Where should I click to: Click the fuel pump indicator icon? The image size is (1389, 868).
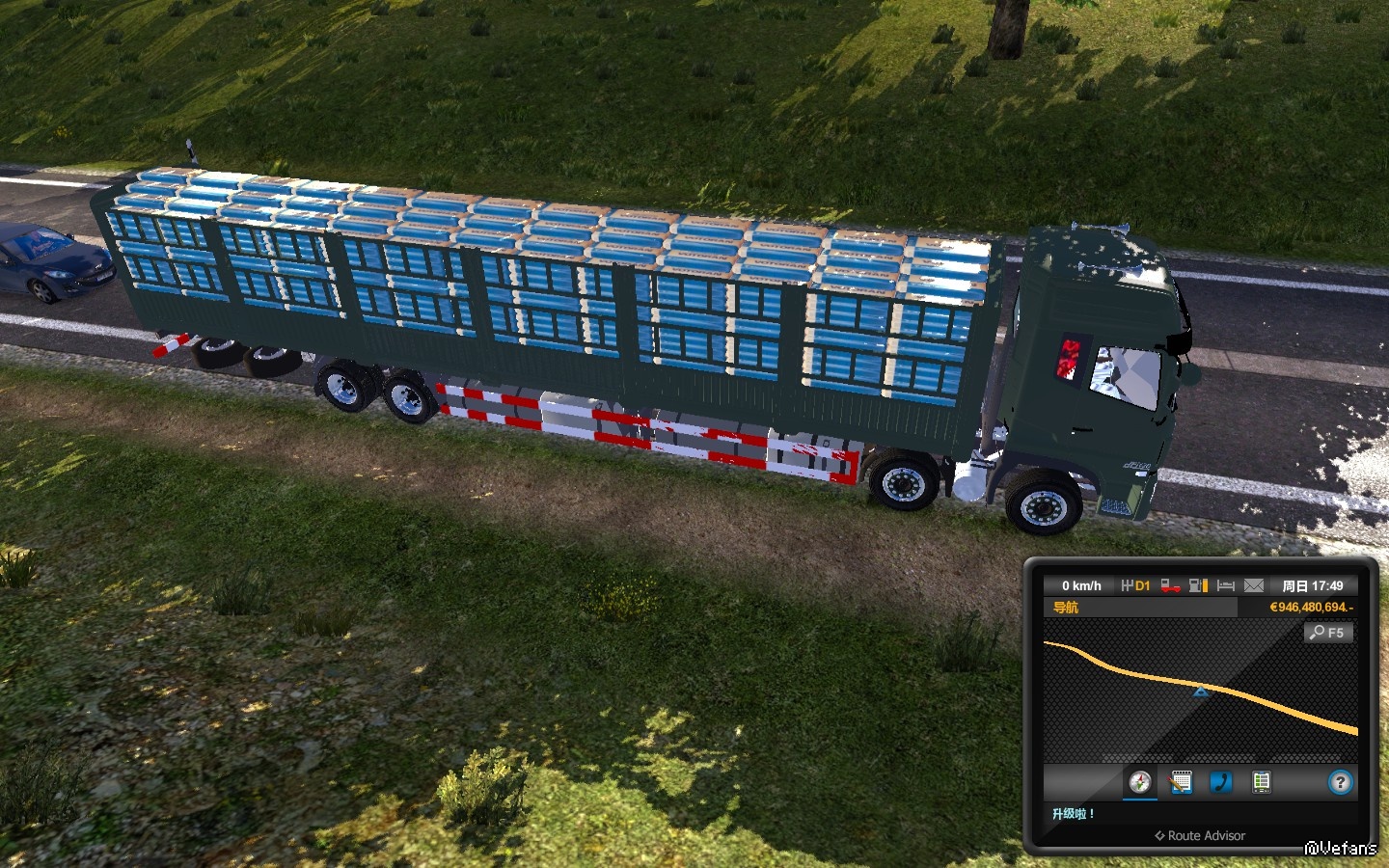tap(1198, 585)
